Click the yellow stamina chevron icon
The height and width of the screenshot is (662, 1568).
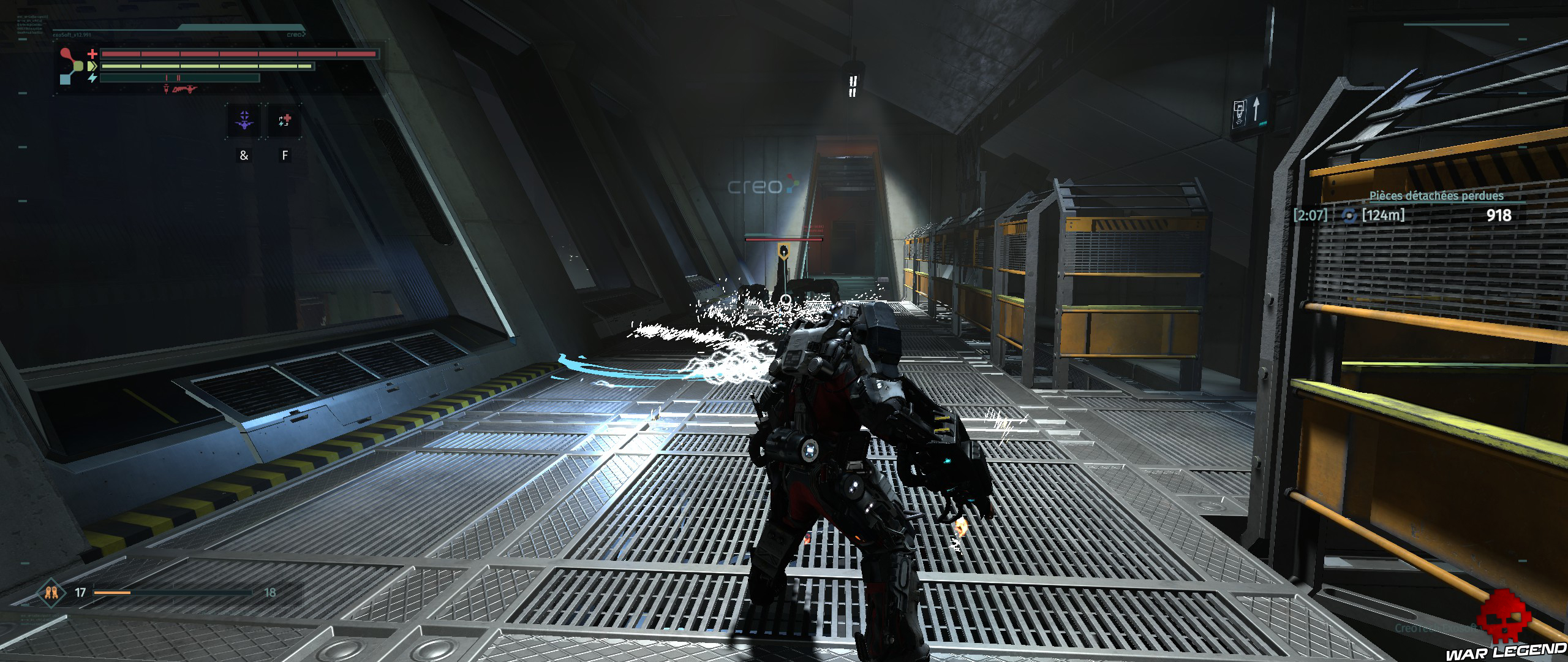(x=92, y=66)
